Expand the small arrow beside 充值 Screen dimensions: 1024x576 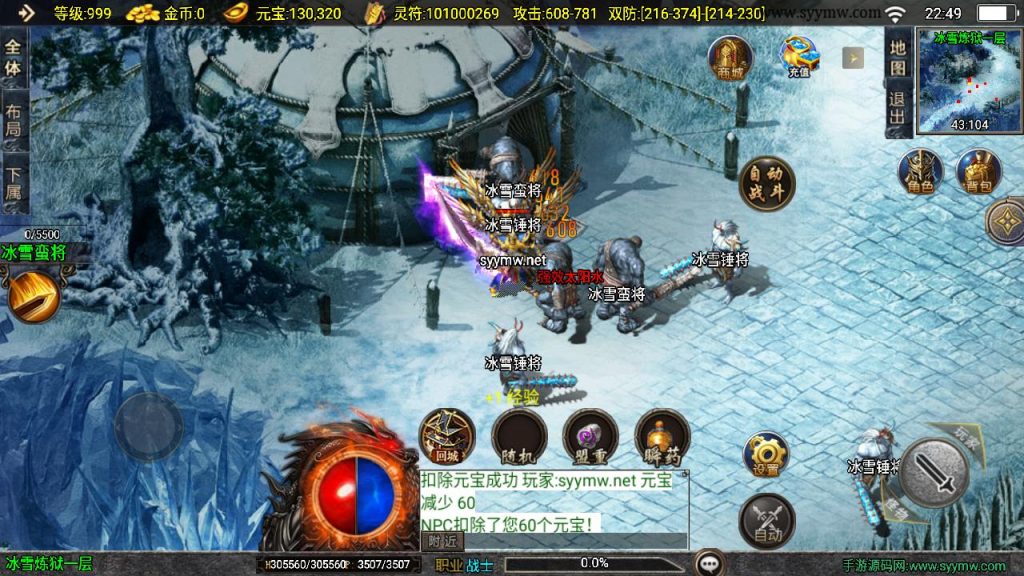(852, 57)
